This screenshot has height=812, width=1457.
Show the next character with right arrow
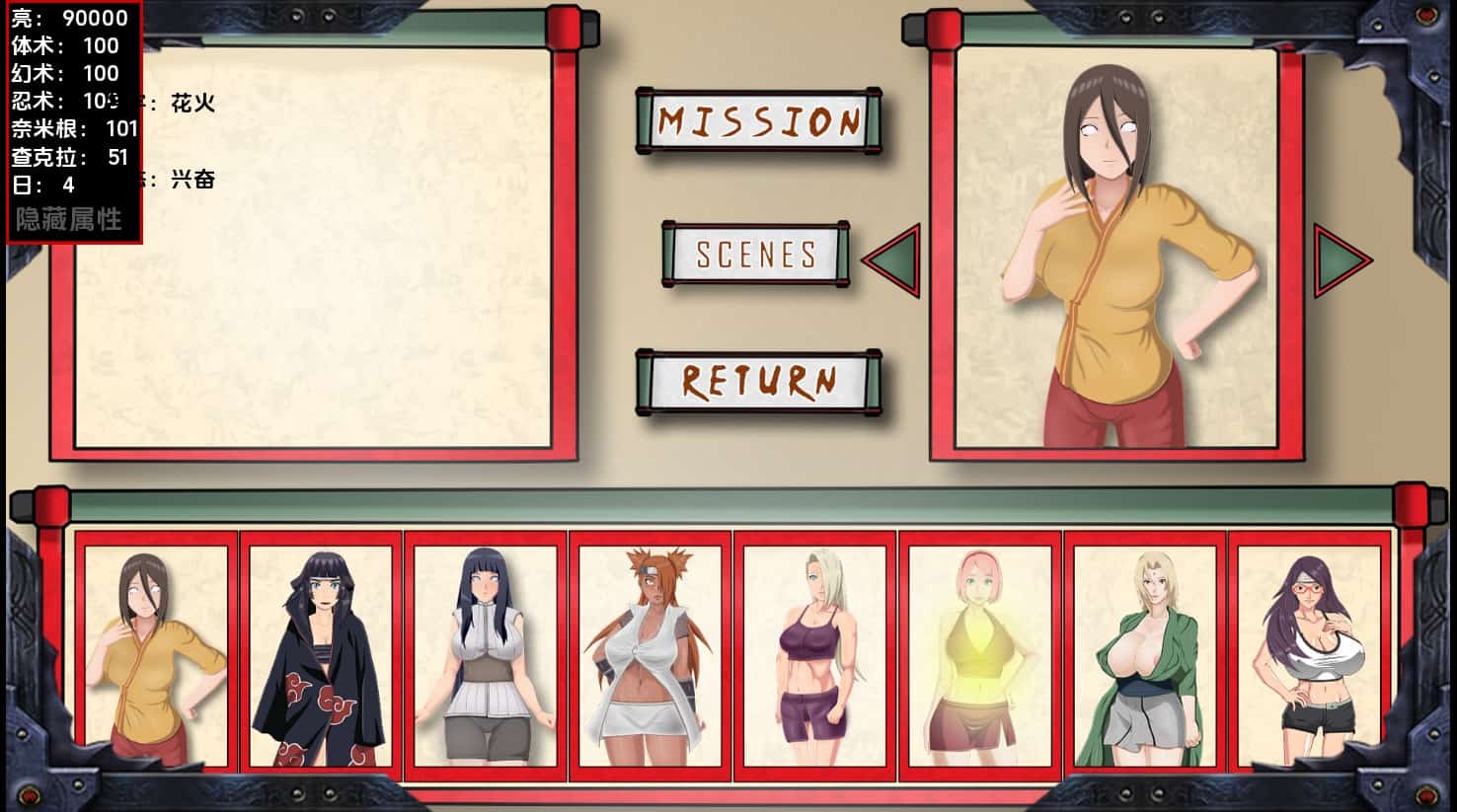point(1341,260)
